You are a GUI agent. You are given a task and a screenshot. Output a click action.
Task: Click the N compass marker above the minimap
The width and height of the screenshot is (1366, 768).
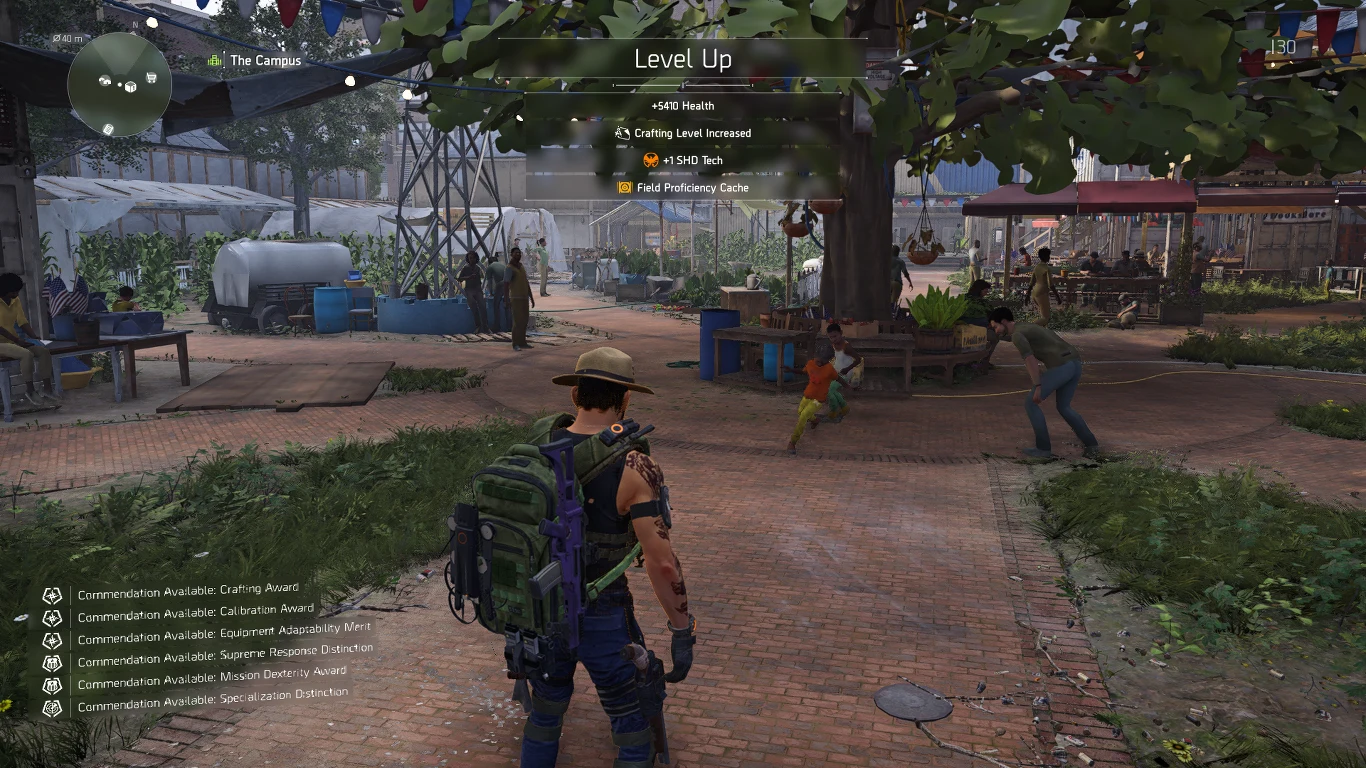click(x=135, y=24)
